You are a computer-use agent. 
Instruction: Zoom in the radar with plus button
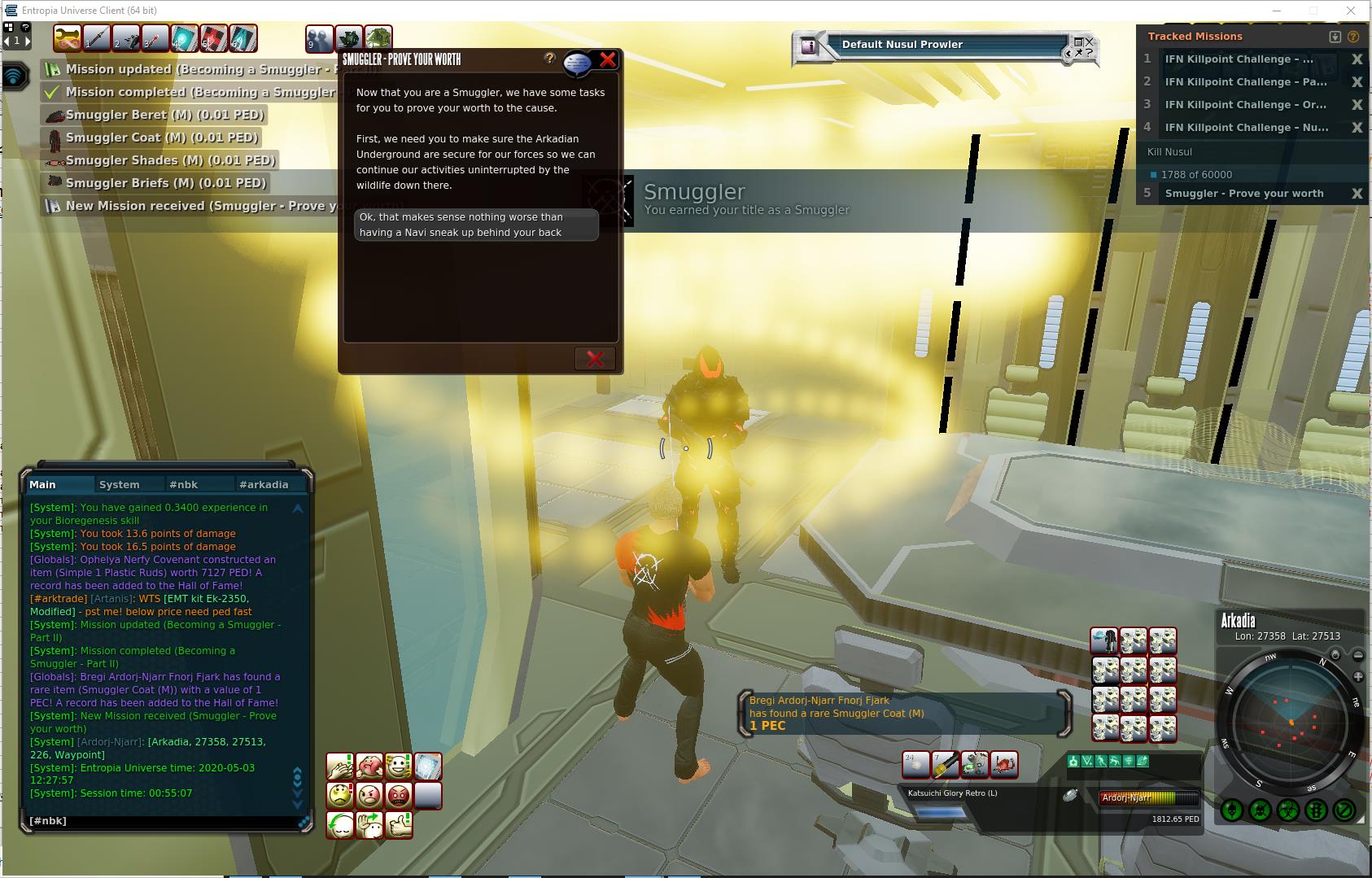(1358, 677)
